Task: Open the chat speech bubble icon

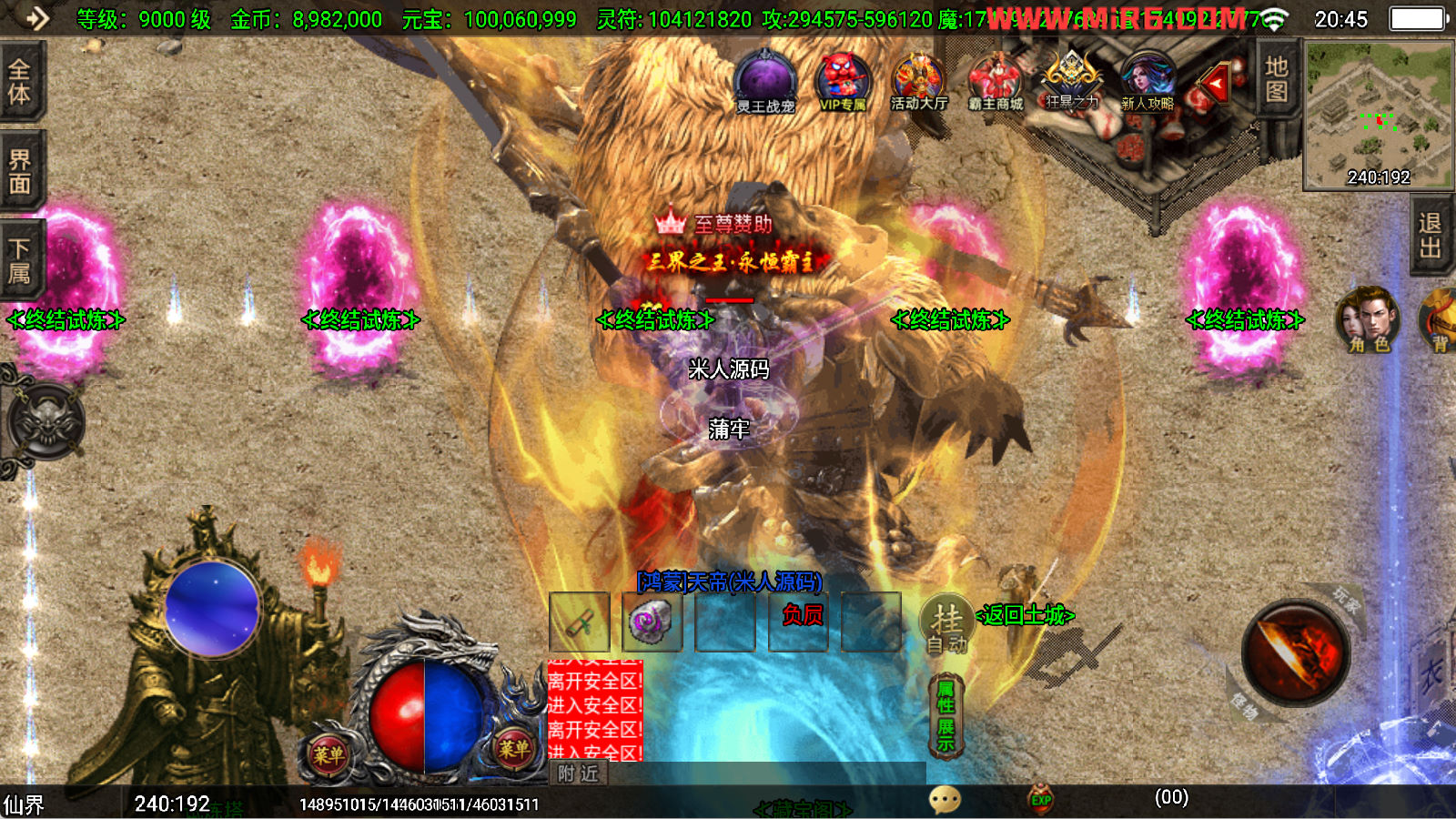Action: [x=945, y=800]
